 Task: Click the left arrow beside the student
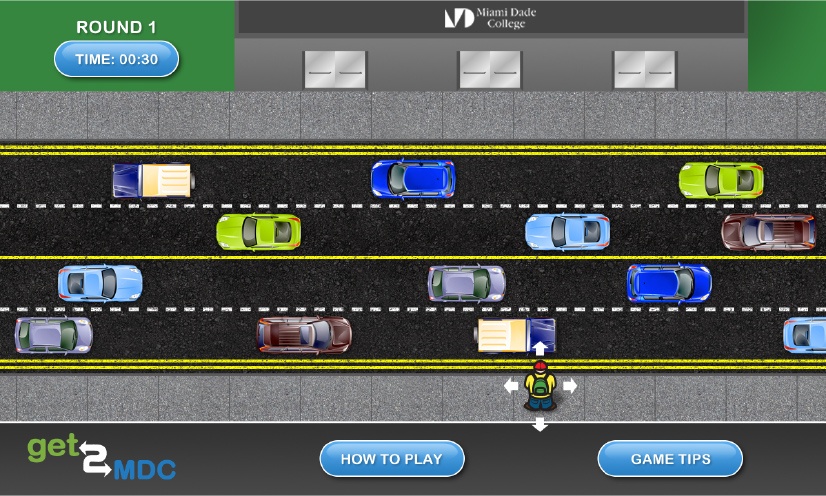pos(511,385)
